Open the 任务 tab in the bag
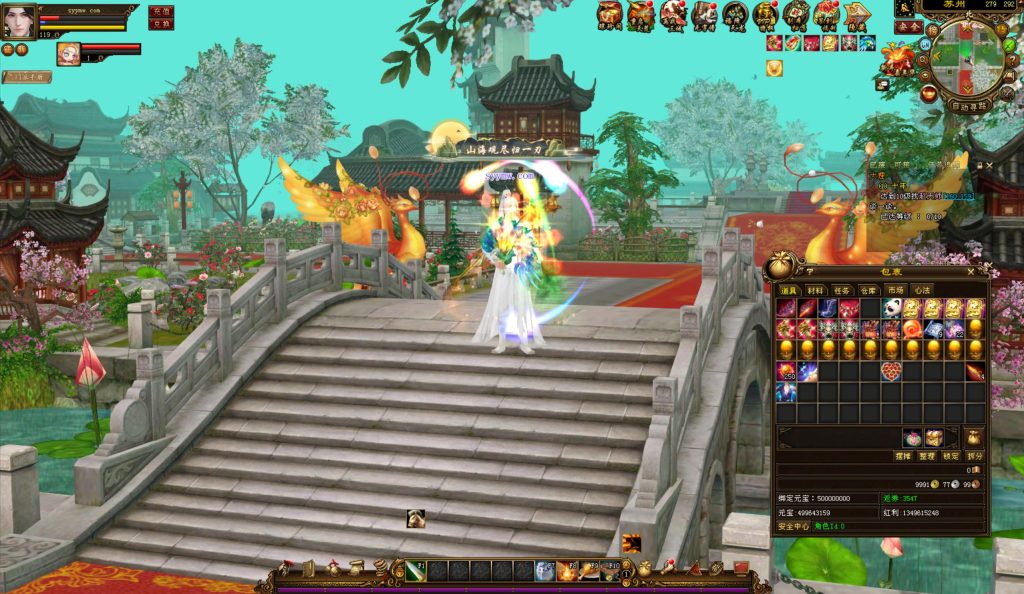The width and height of the screenshot is (1024, 594). tap(842, 290)
